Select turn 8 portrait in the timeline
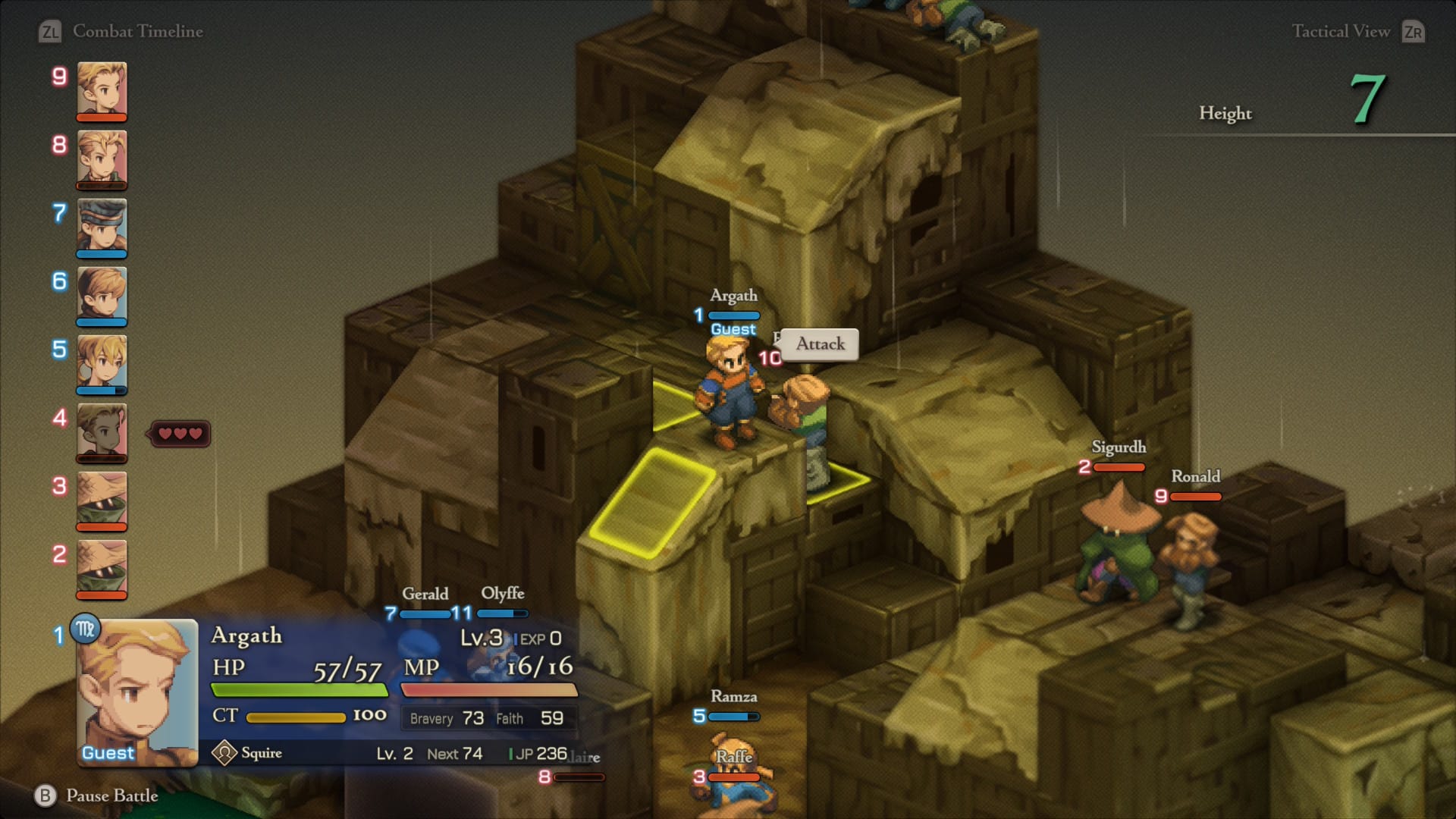Screen dimensions: 1456x819 point(102,158)
